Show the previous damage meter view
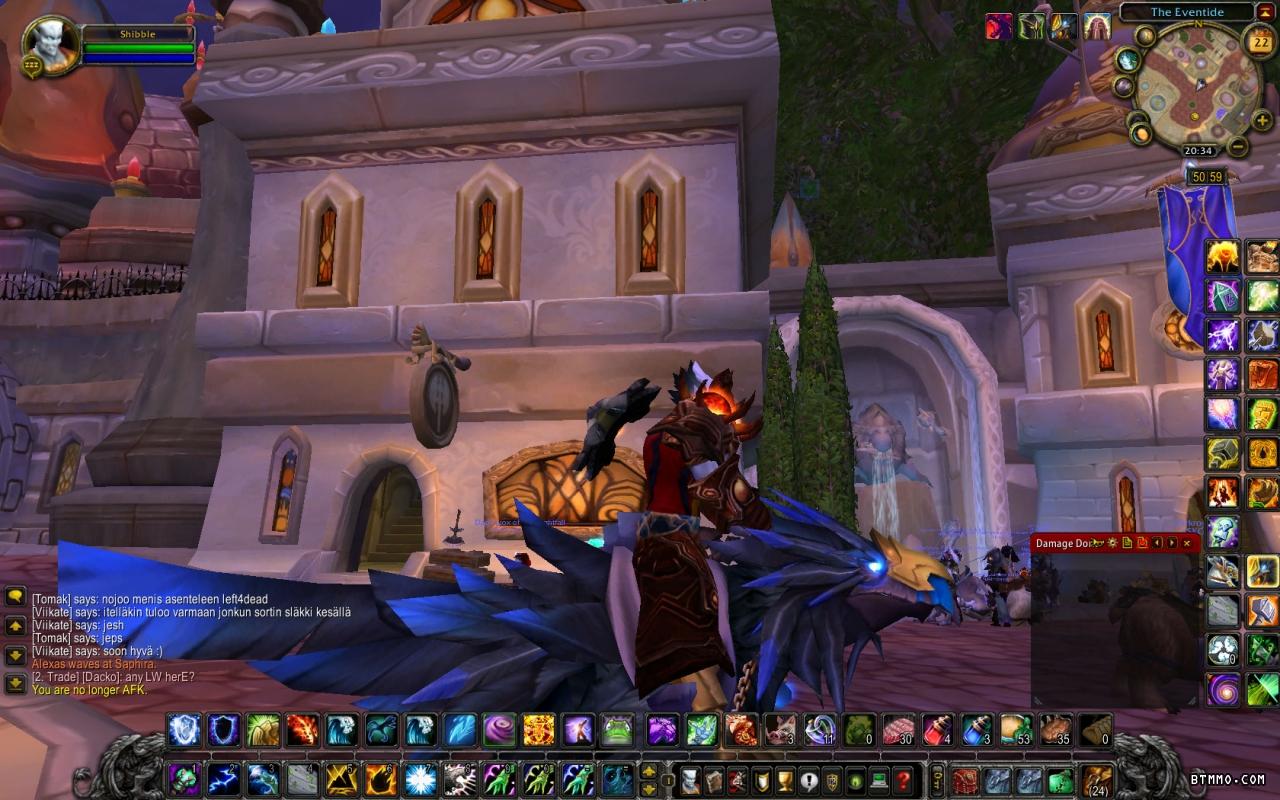 click(x=1157, y=543)
